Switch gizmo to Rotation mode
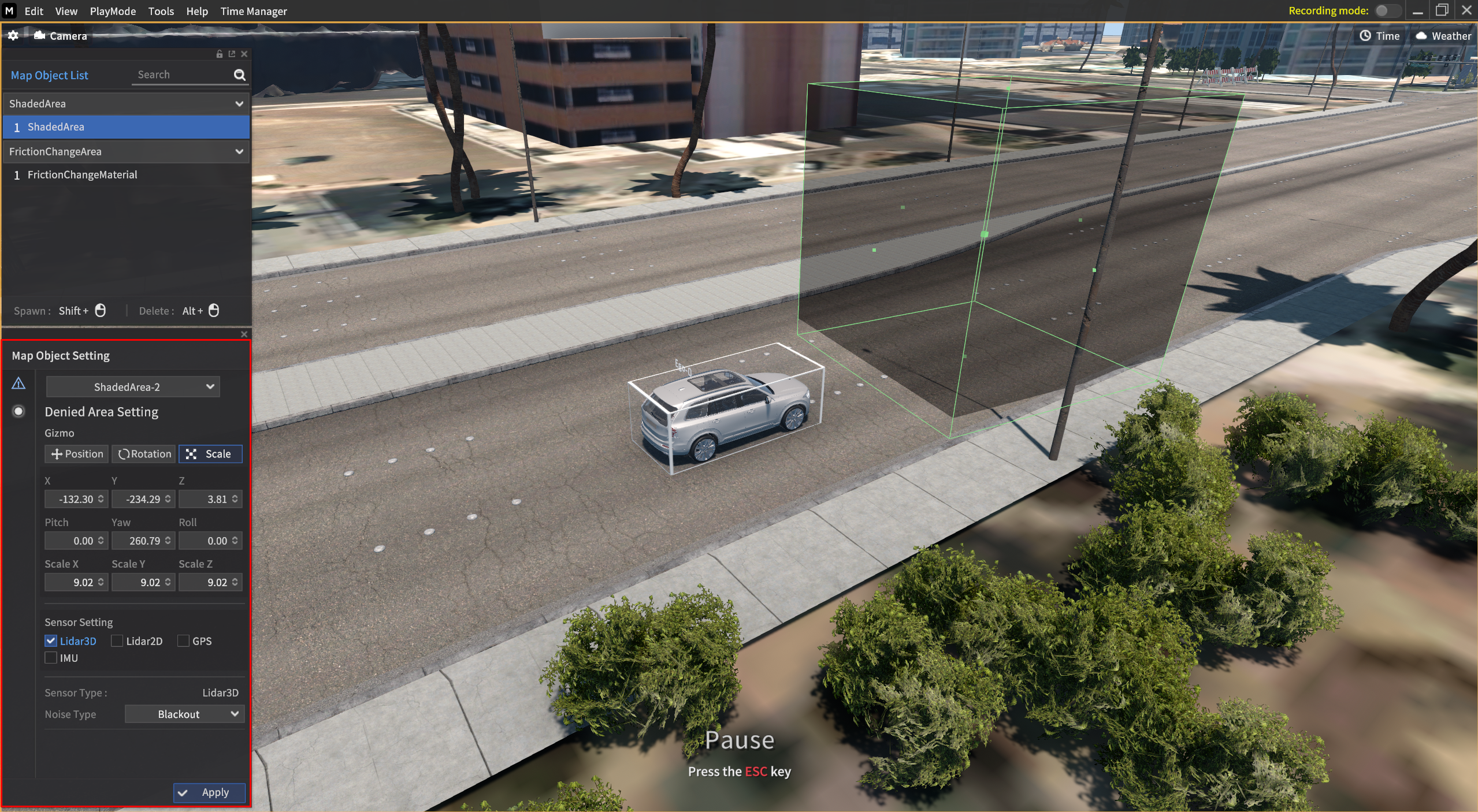 click(144, 454)
